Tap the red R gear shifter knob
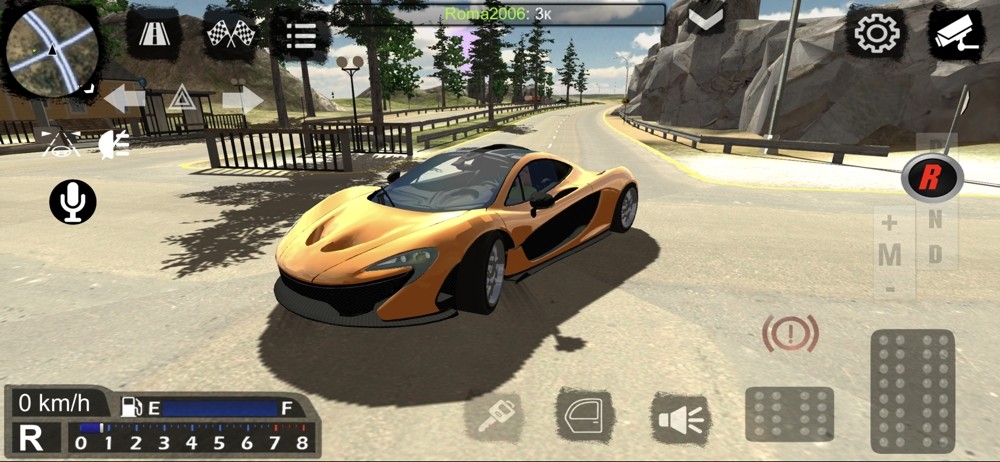The image size is (1000, 462). 931,178
